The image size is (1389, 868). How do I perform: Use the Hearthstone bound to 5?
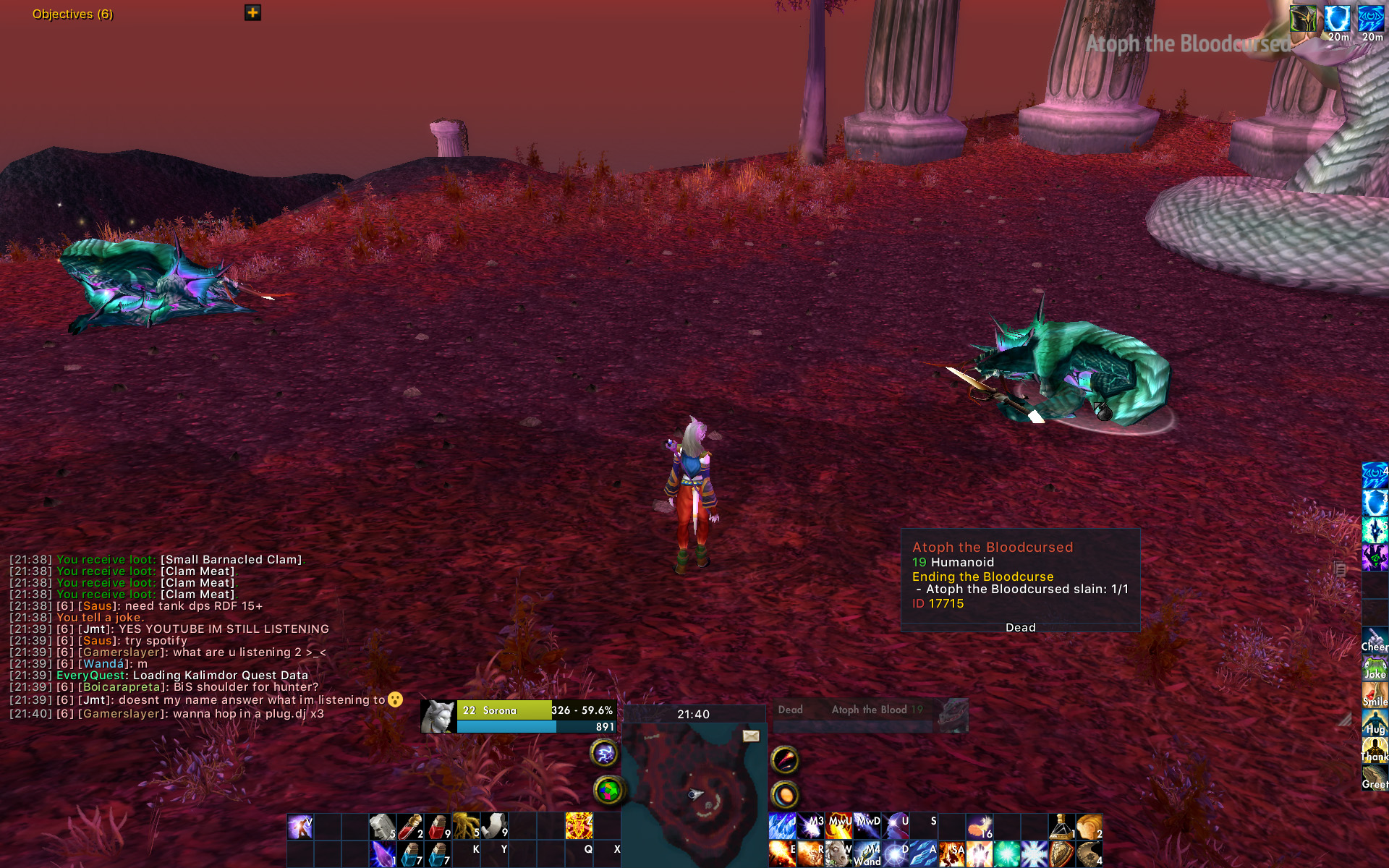coord(381,827)
